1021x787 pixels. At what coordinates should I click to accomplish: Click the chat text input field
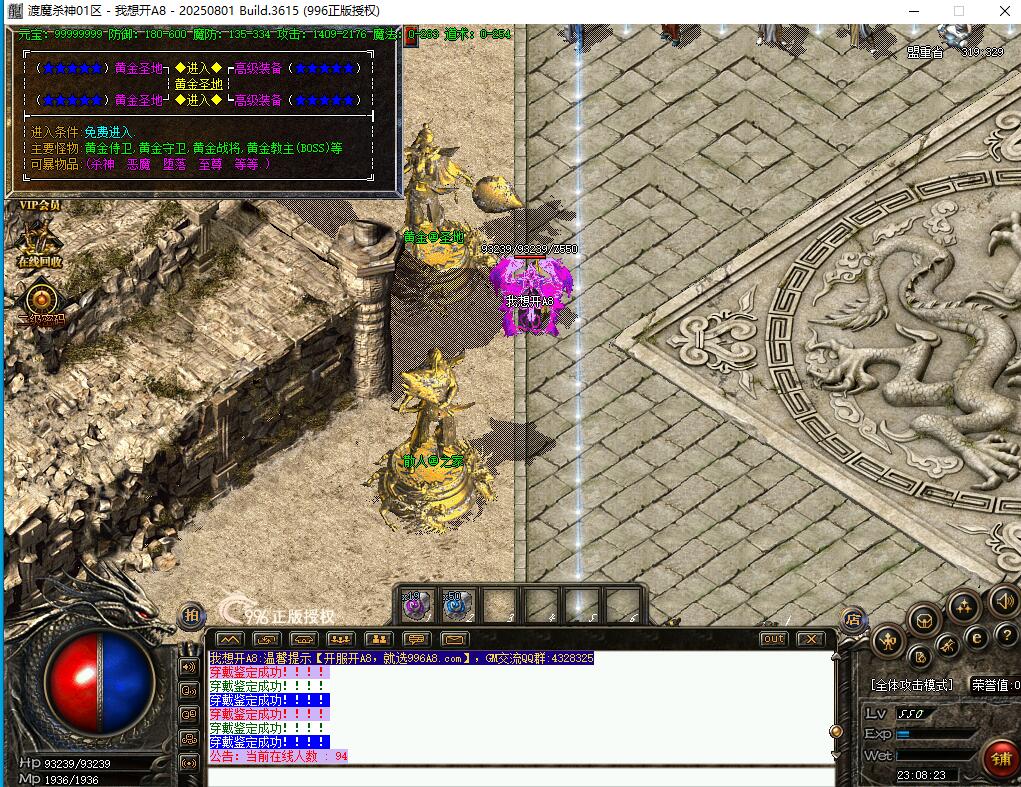tap(520, 775)
